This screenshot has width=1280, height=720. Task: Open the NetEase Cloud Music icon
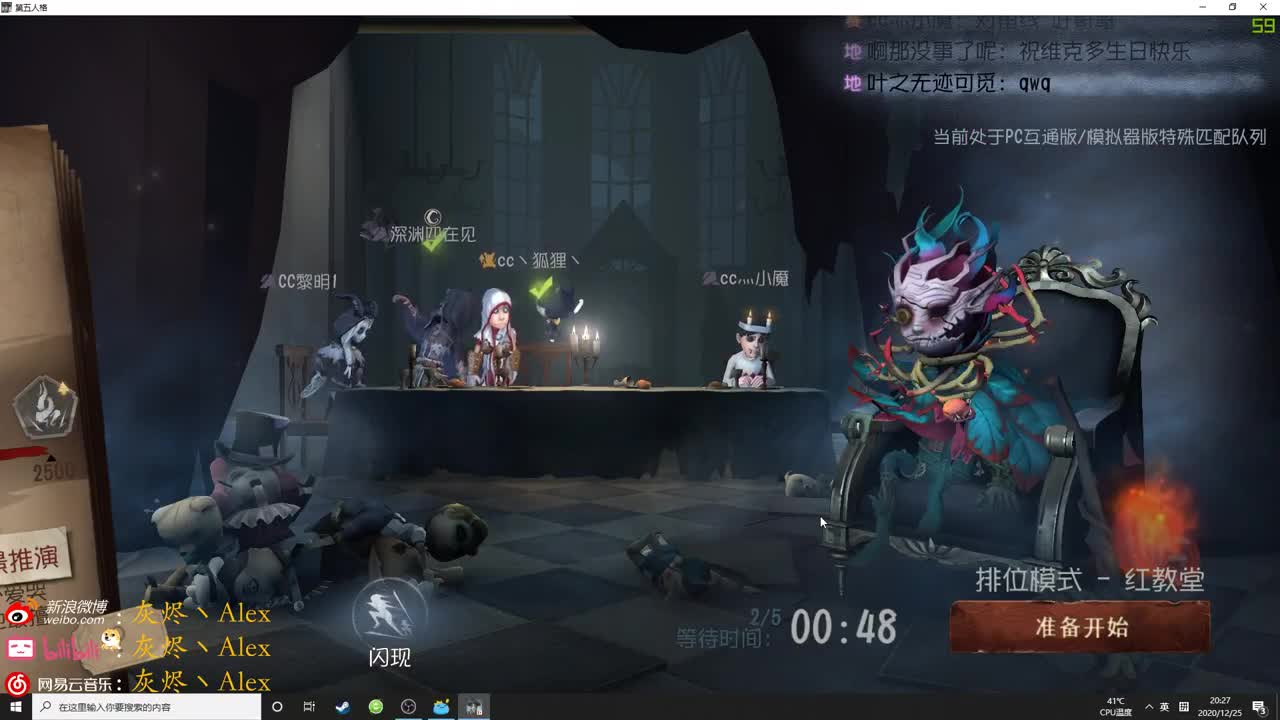[x=15, y=683]
